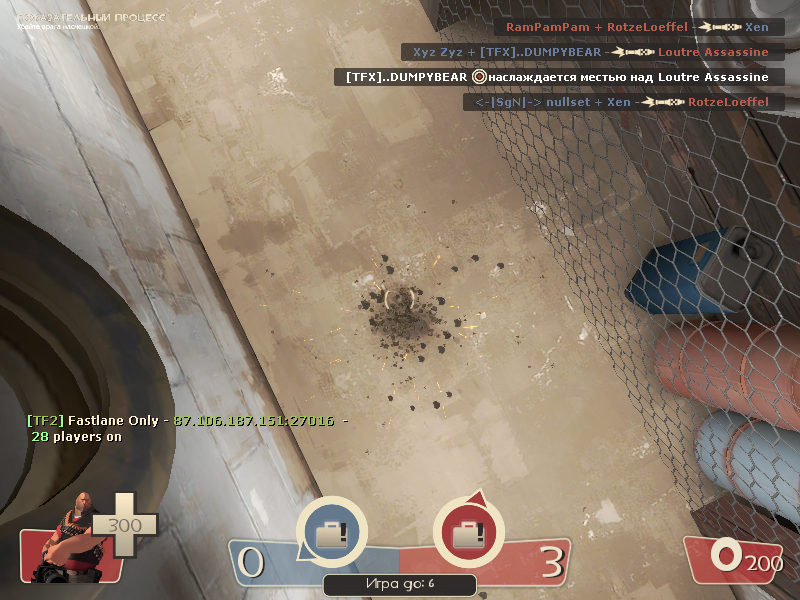Click the red team intelligence briefcase icon
Viewport: 800px width, 600px height.
(x=468, y=533)
